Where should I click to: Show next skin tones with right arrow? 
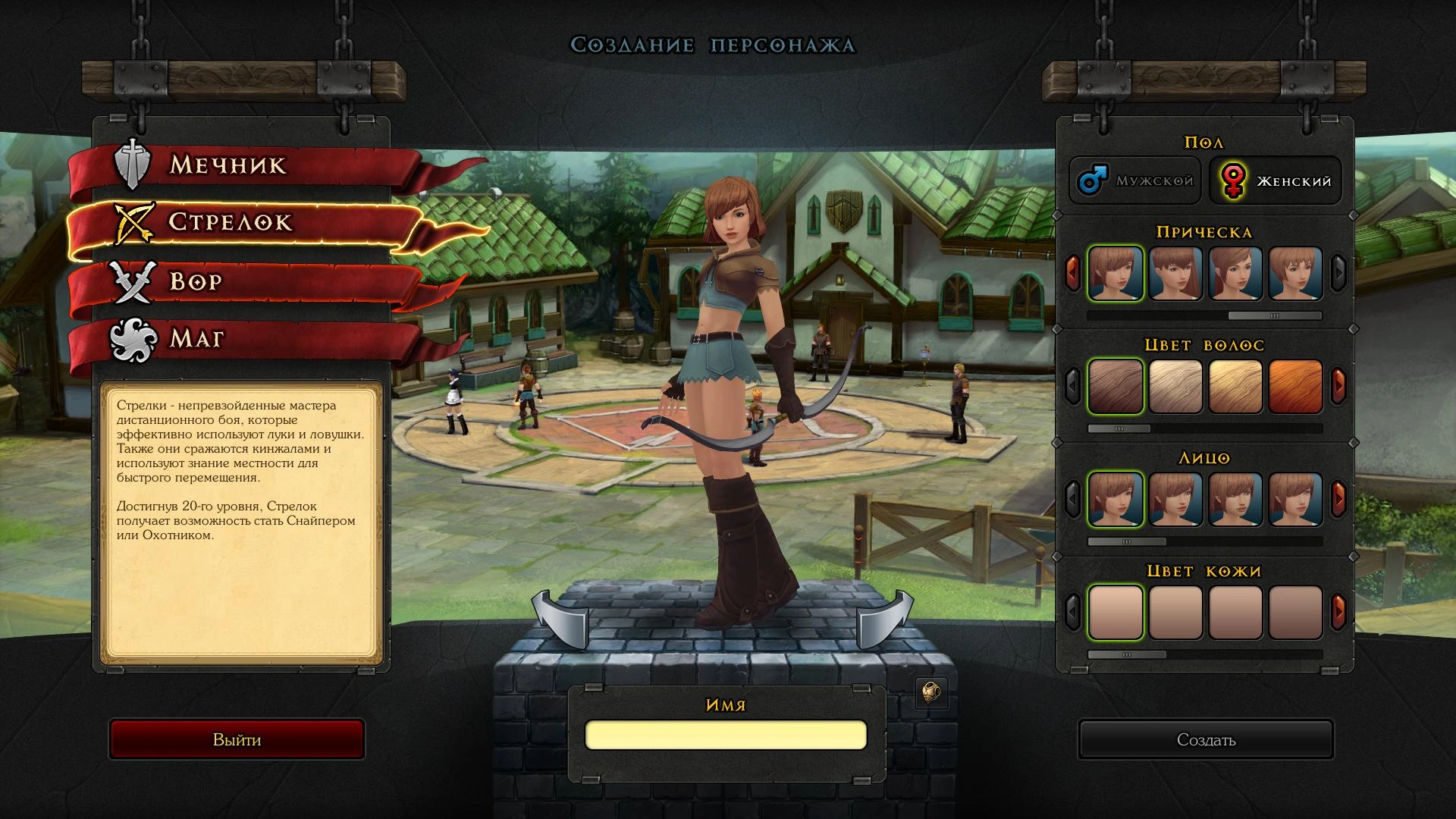[1338, 611]
